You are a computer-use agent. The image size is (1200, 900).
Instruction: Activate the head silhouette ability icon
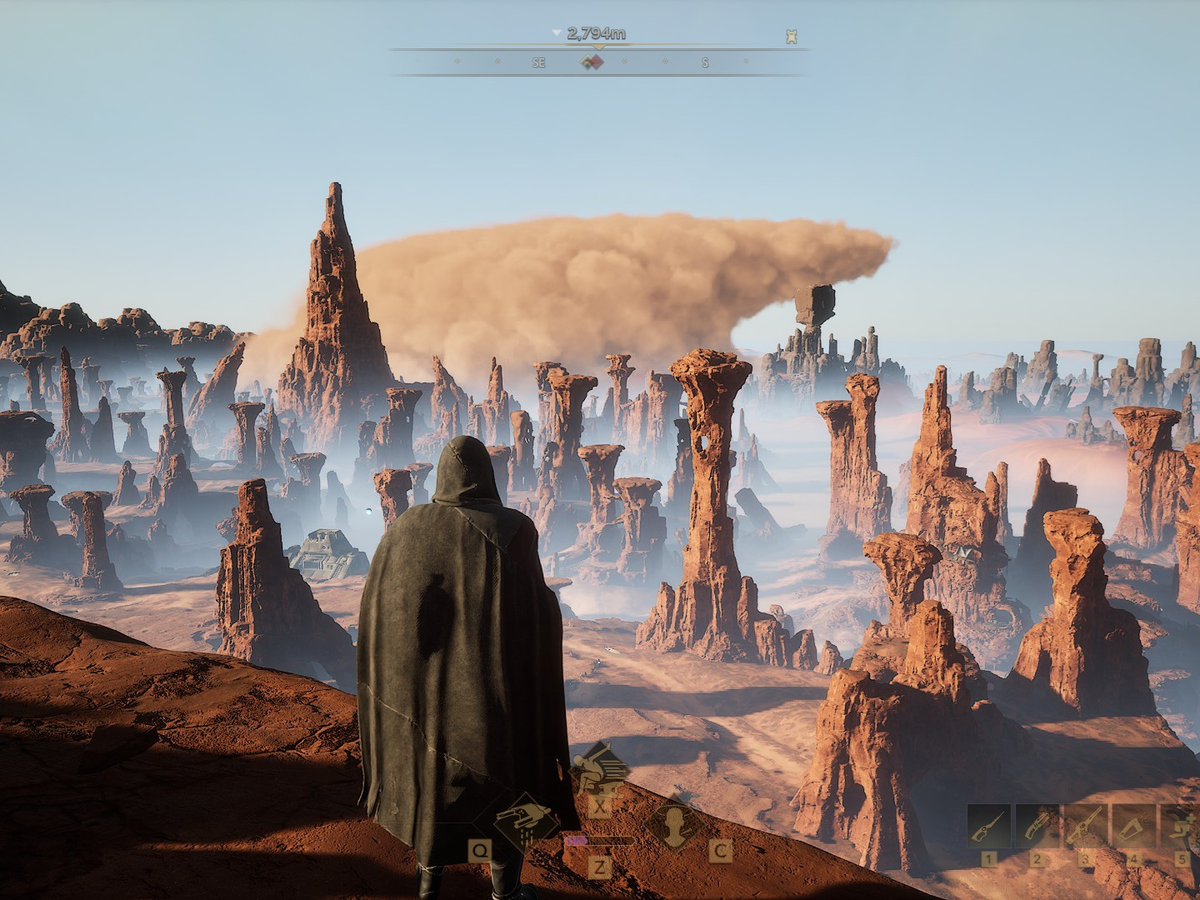click(675, 824)
